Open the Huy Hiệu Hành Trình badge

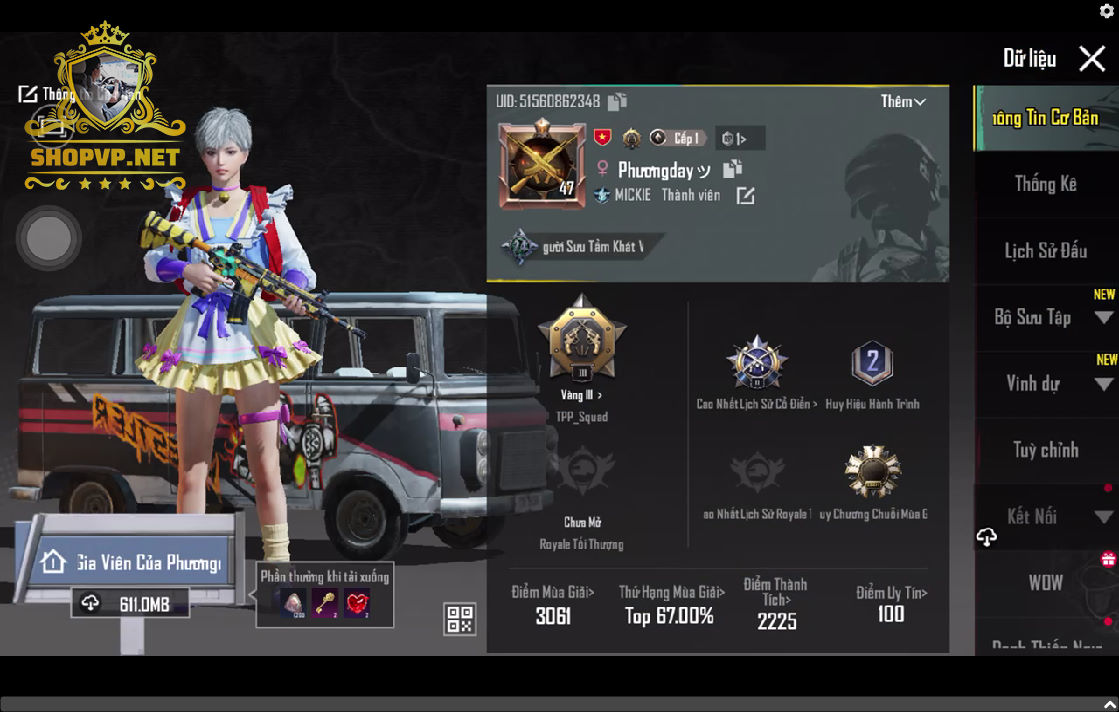871,364
